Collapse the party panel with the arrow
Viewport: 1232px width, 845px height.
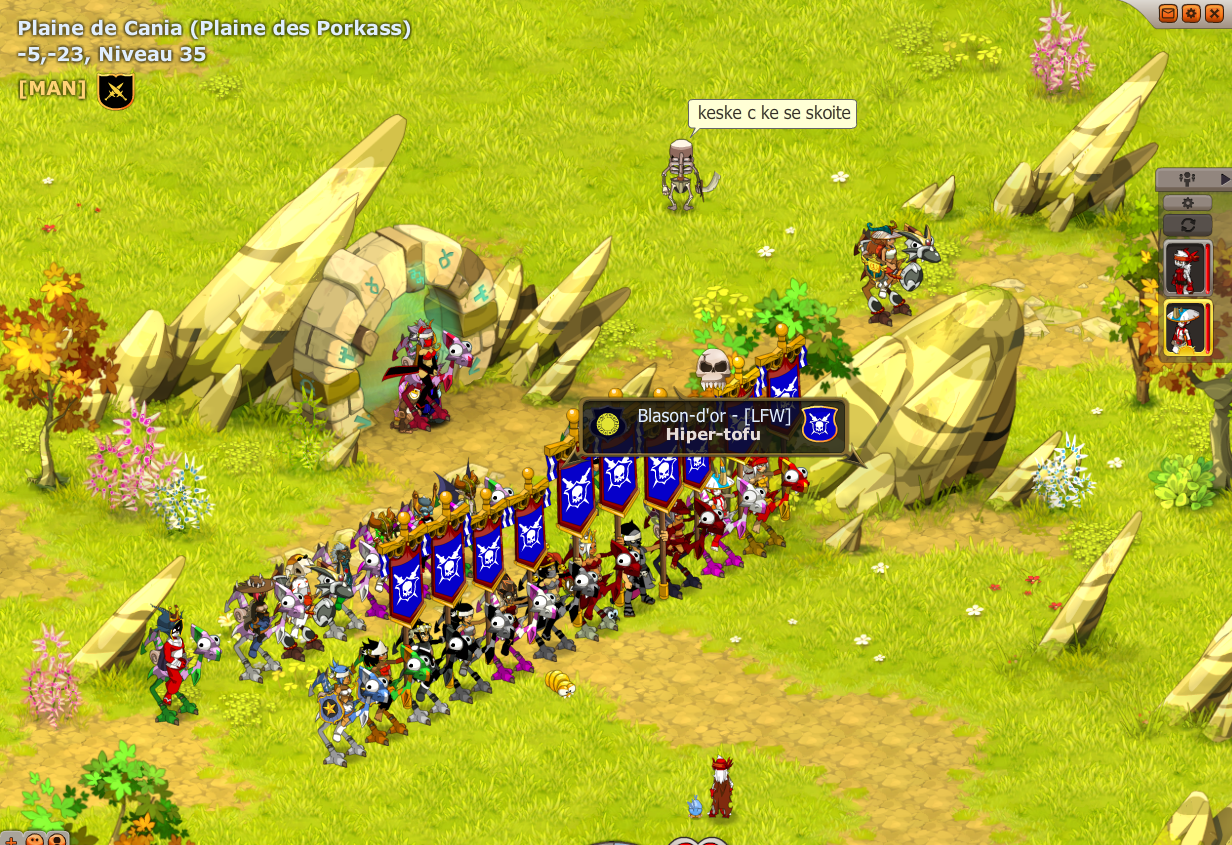coord(1225,179)
